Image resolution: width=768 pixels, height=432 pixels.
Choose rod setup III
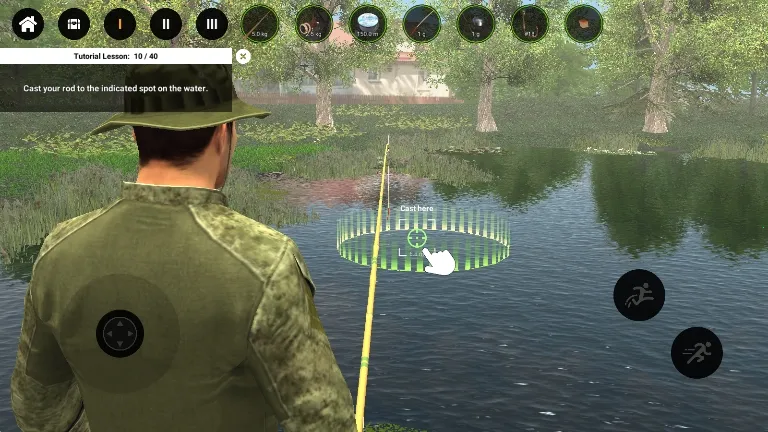click(x=211, y=24)
